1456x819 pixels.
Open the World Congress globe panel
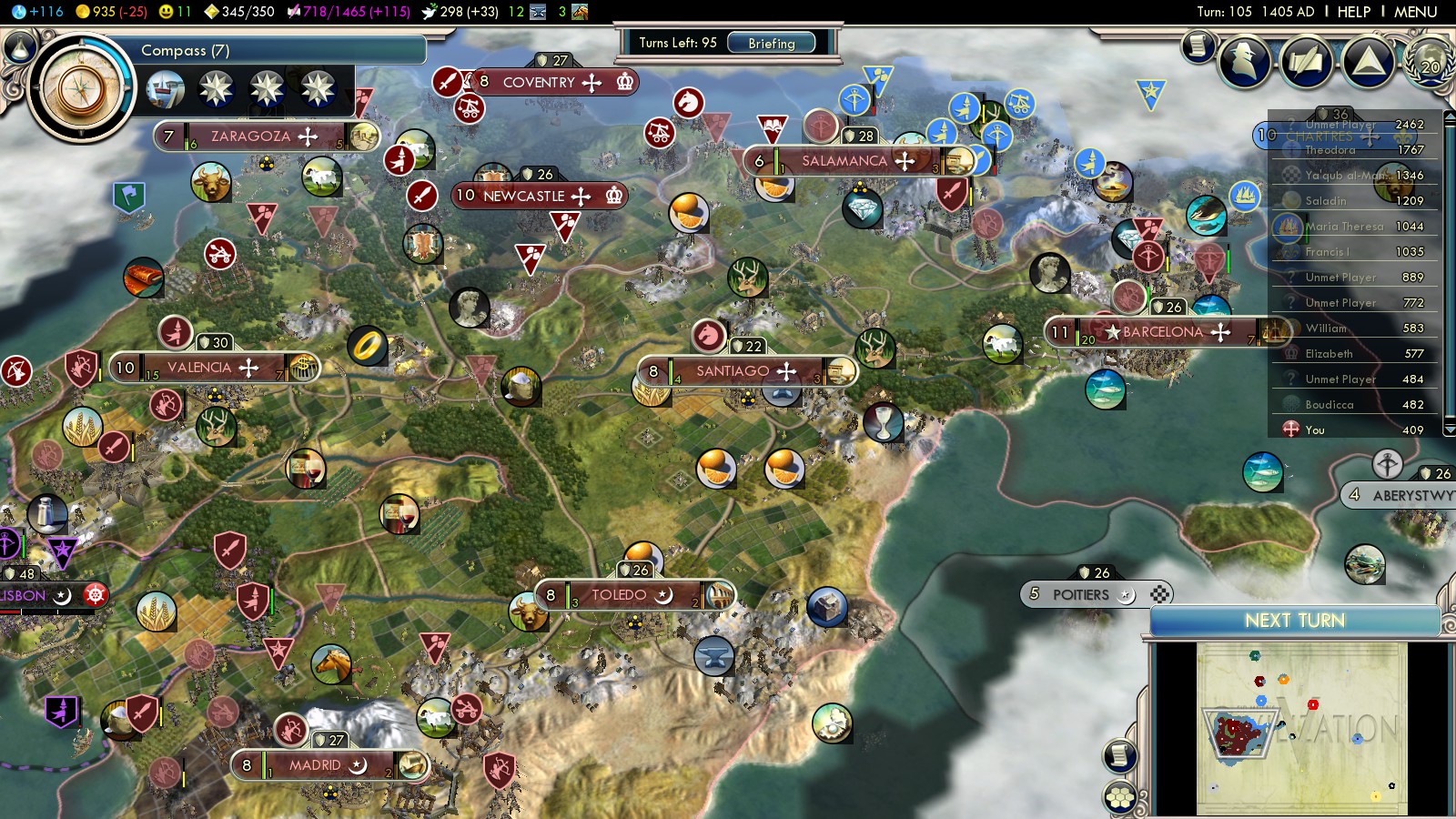coord(1430,62)
